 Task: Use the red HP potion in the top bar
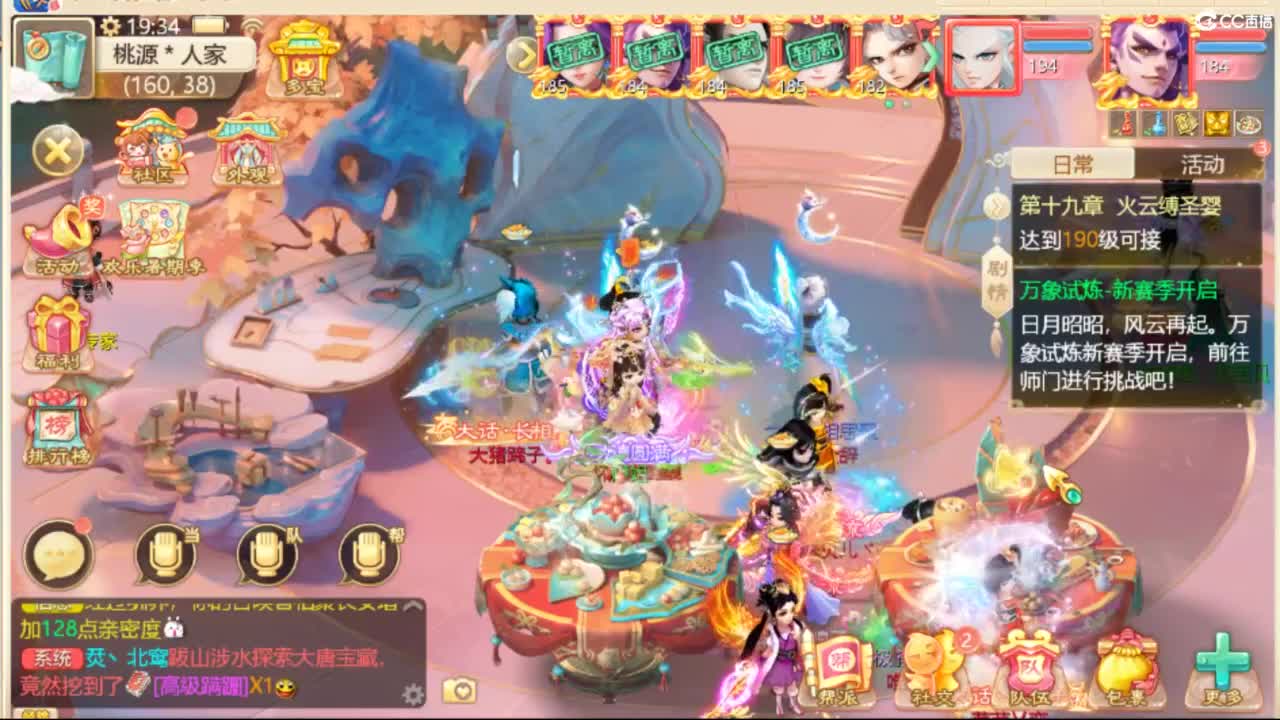point(1122,122)
